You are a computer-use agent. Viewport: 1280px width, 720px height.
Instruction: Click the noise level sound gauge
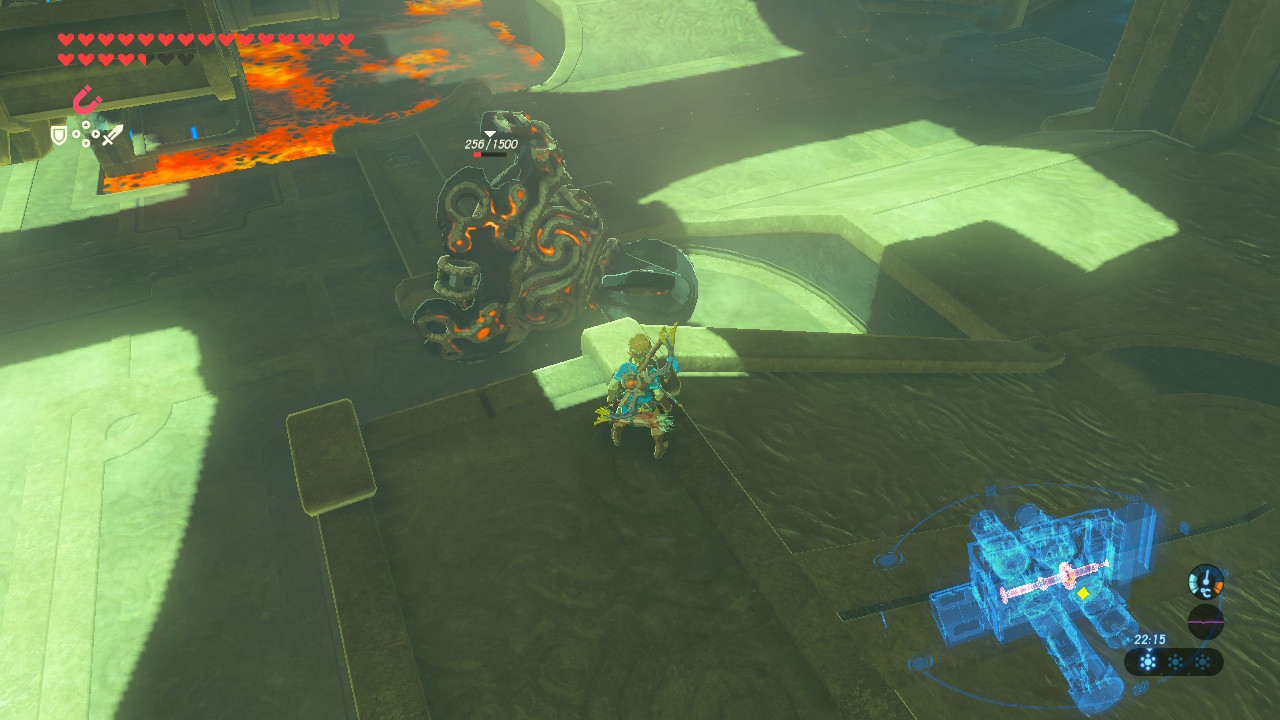[x=1205, y=621]
